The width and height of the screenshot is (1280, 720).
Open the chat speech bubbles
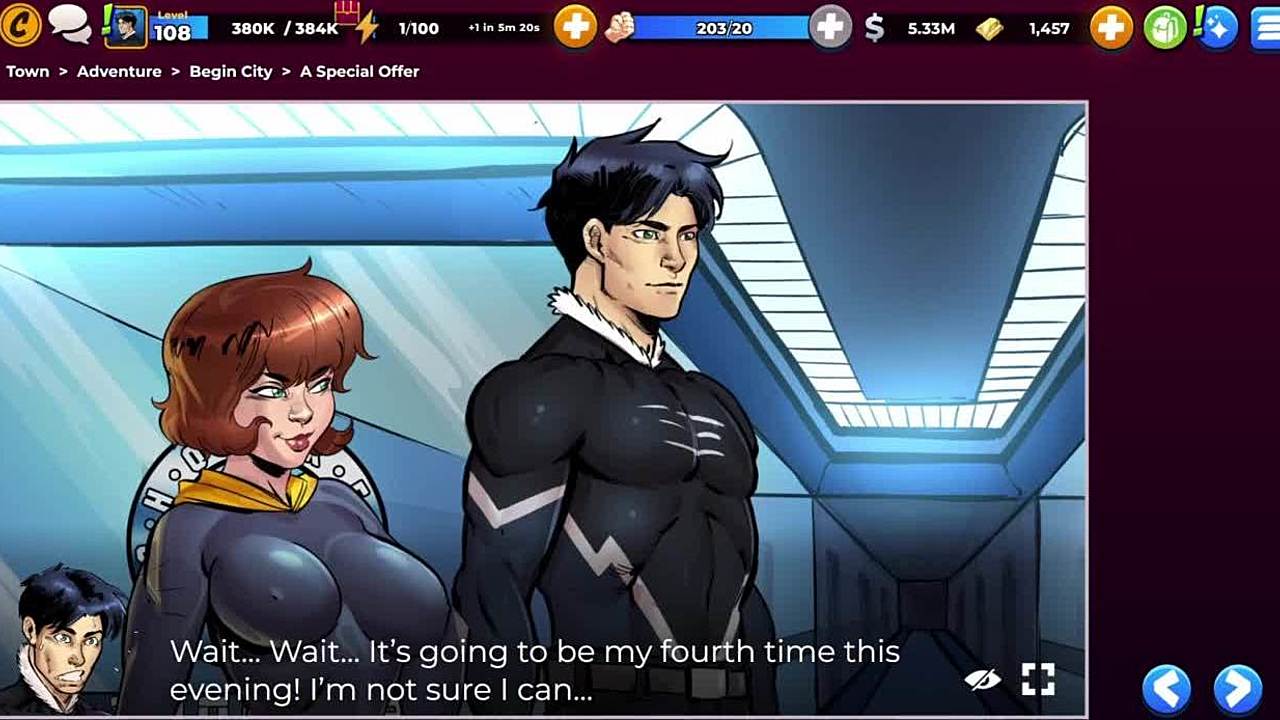[x=70, y=25]
